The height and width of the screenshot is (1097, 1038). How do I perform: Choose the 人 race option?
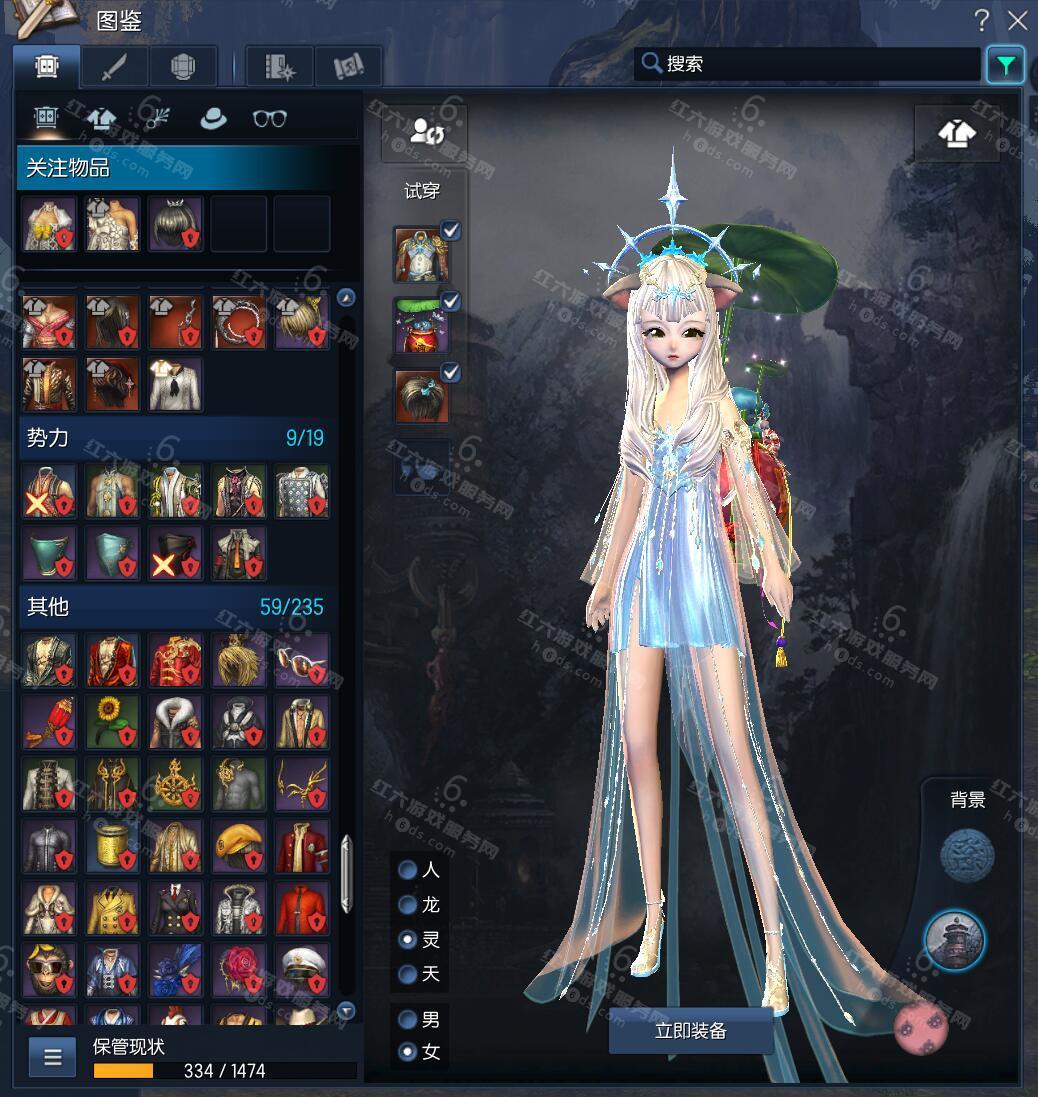[x=408, y=870]
